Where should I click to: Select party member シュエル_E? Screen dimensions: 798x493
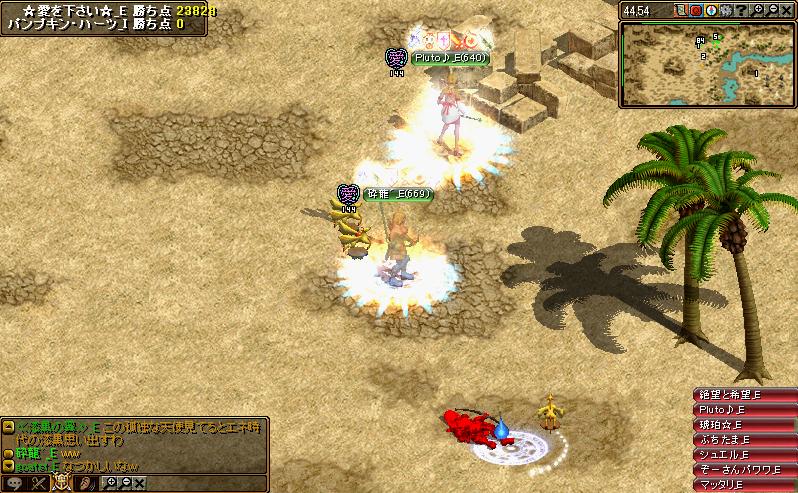coord(745,455)
